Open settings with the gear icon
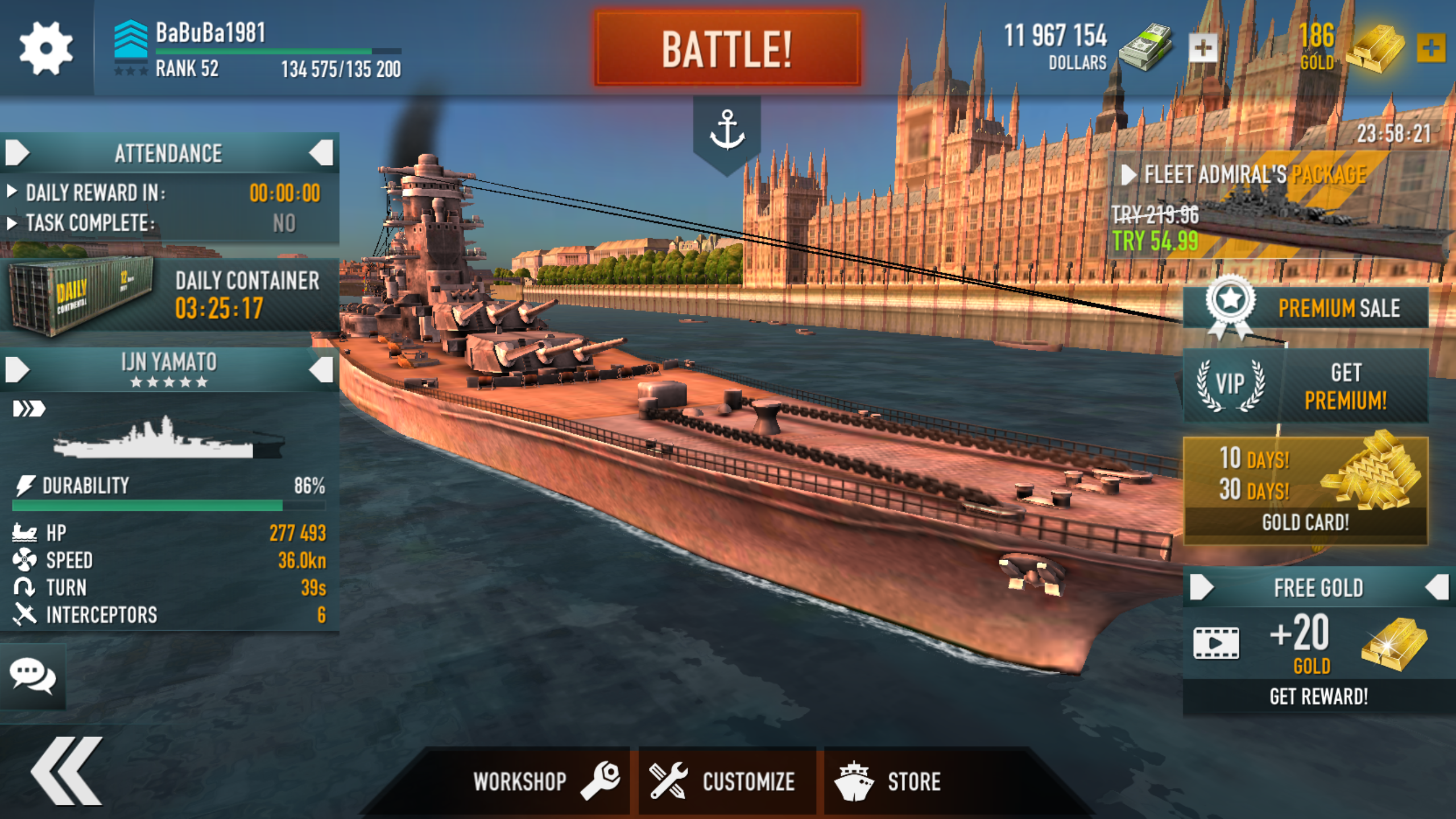This screenshot has width=1456, height=819. (x=45, y=48)
